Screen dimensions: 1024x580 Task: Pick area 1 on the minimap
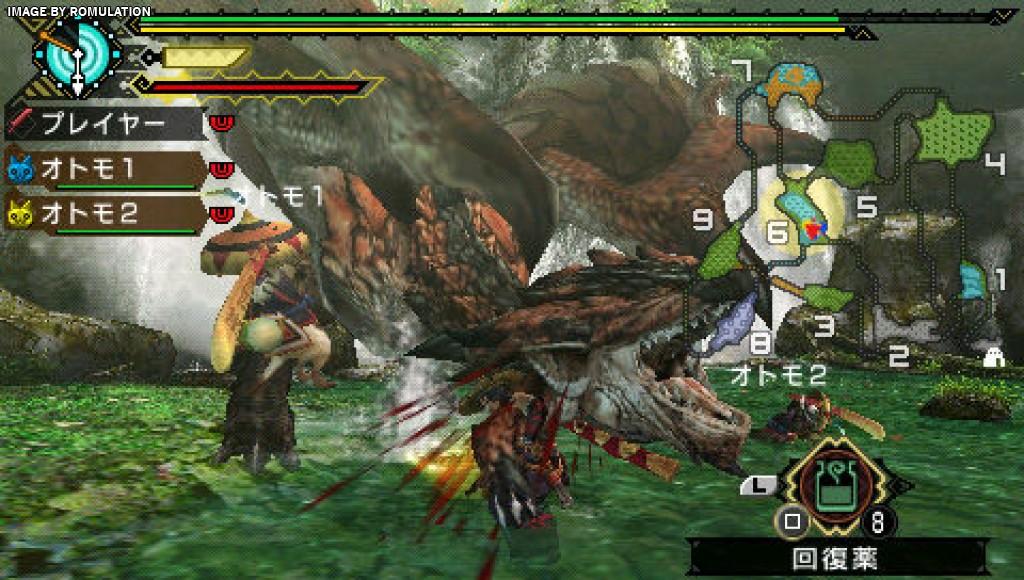click(x=972, y=280)
